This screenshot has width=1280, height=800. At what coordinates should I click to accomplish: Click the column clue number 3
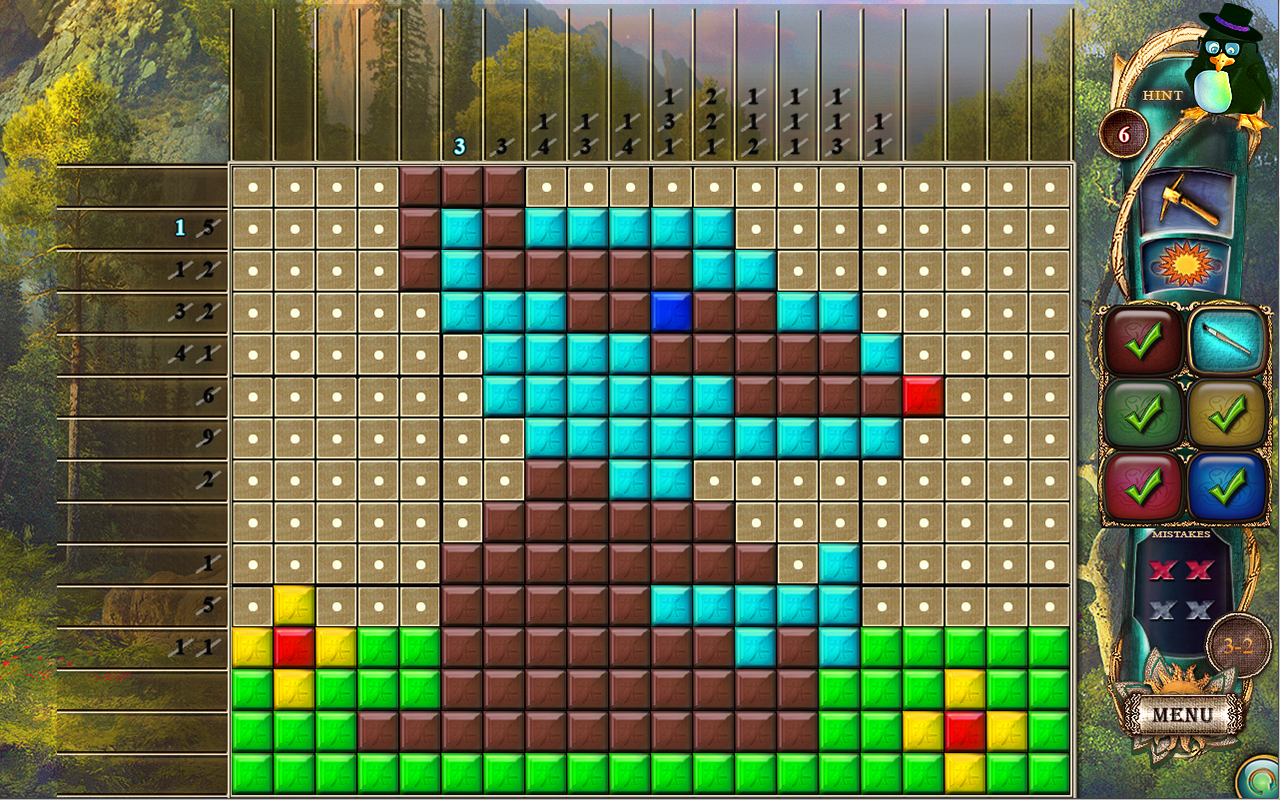[x=460, y=146]
